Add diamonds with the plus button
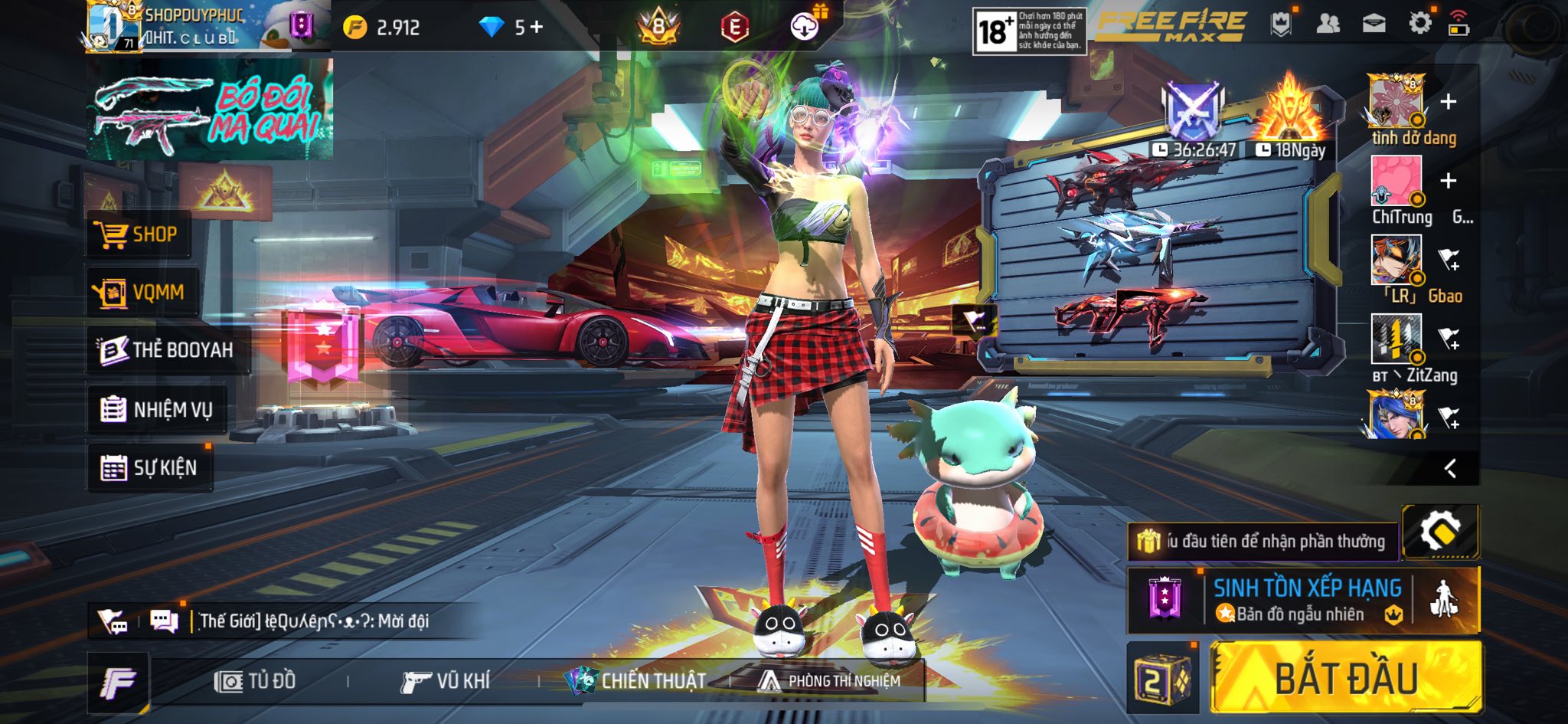This screenshot has height=724, width=1568. click(x=537, y=28)
